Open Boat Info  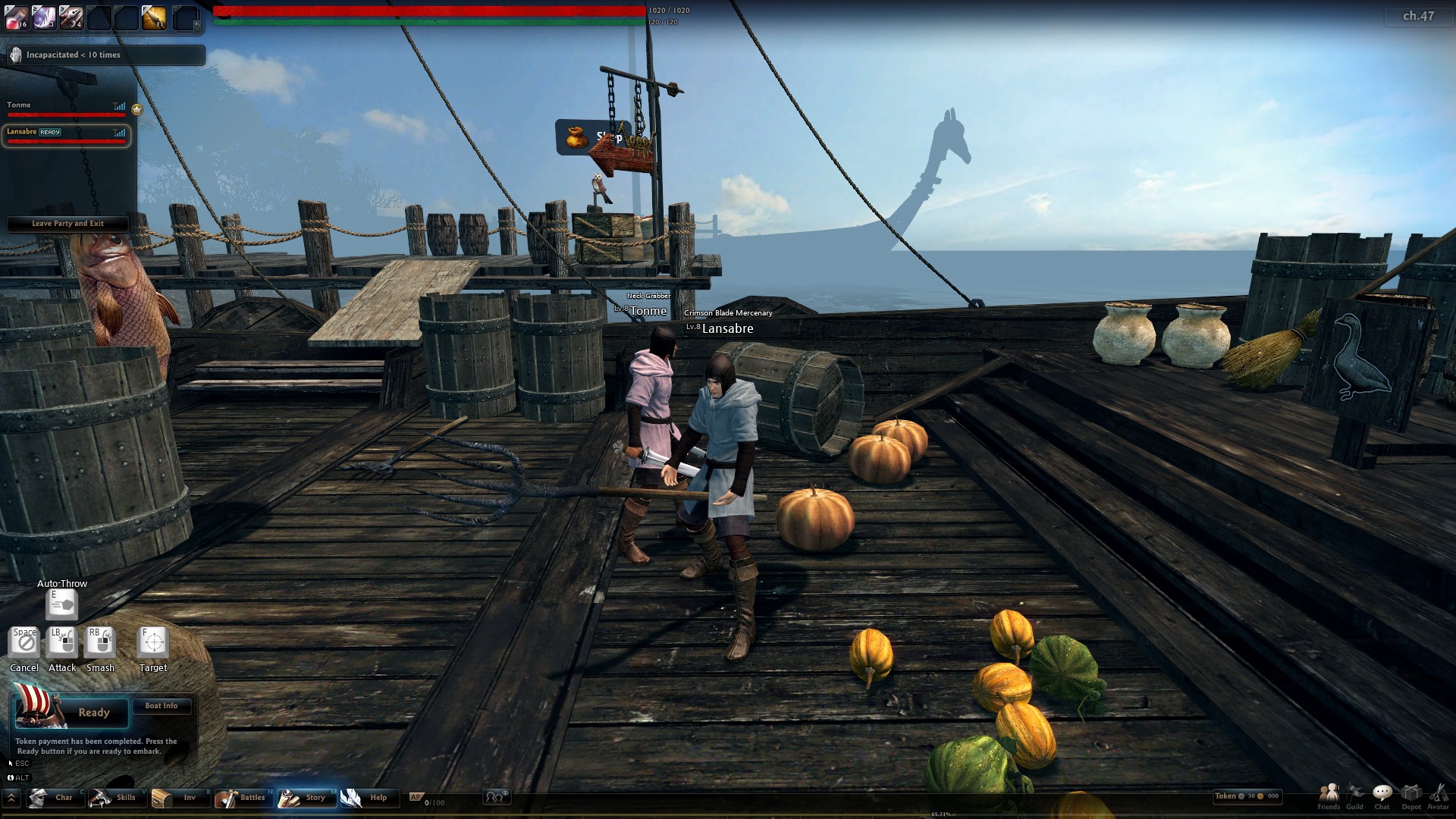tap(161, 706)
